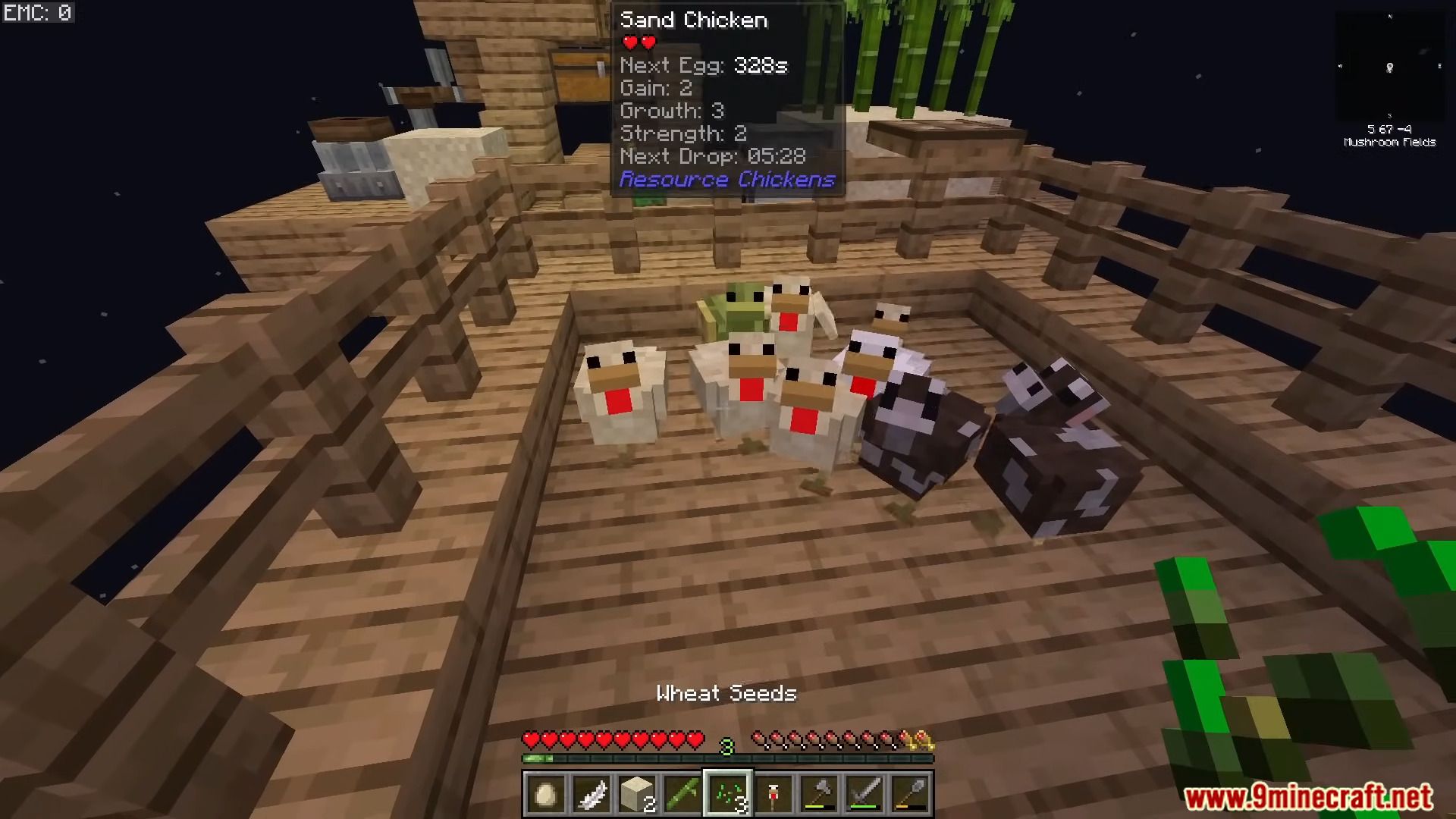Click the minimap in the top-right corner
This screenshot has height=819, width=1456.
point(1390,68)
